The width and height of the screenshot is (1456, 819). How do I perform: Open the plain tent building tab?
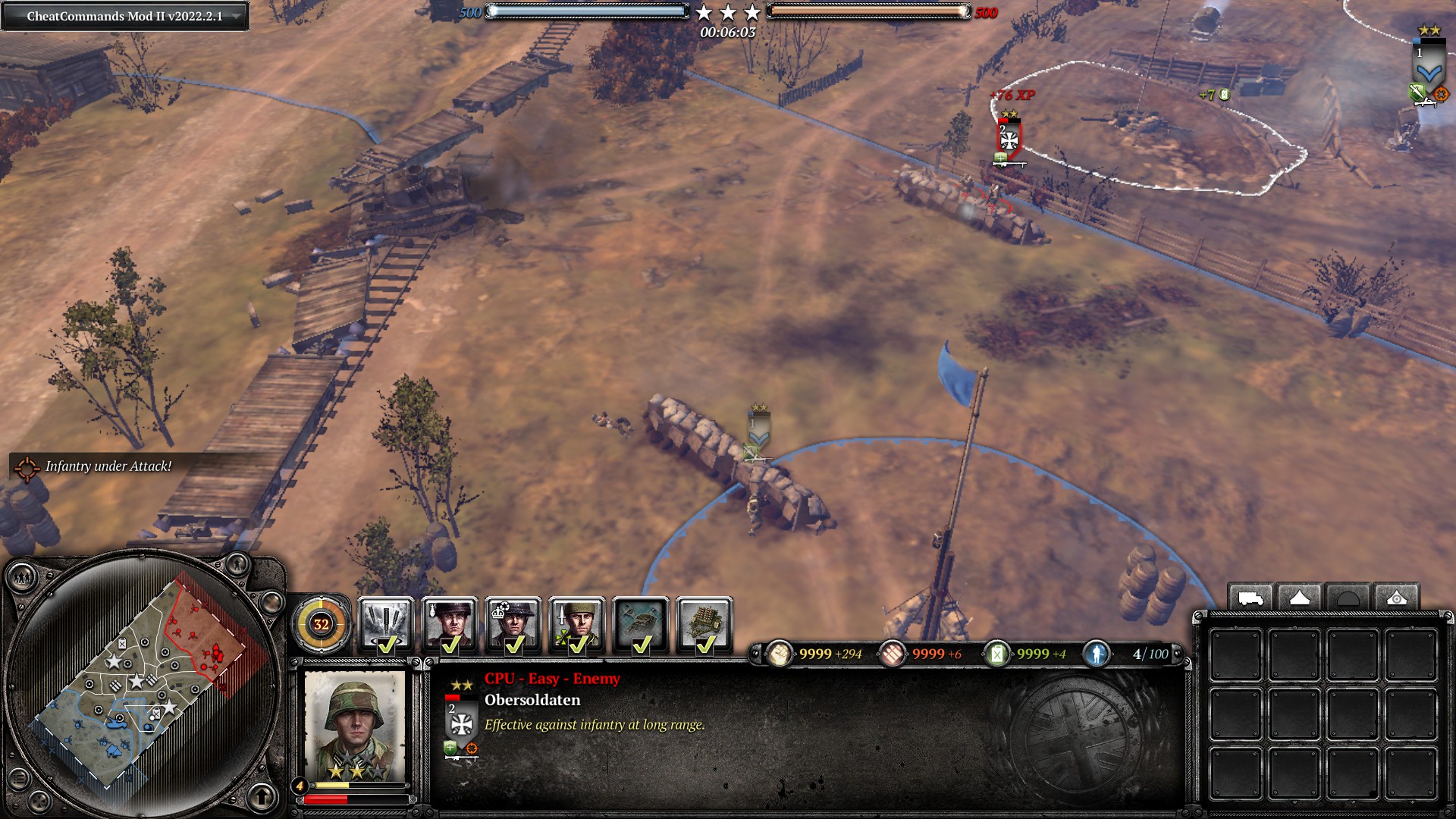pos(1299,598)
